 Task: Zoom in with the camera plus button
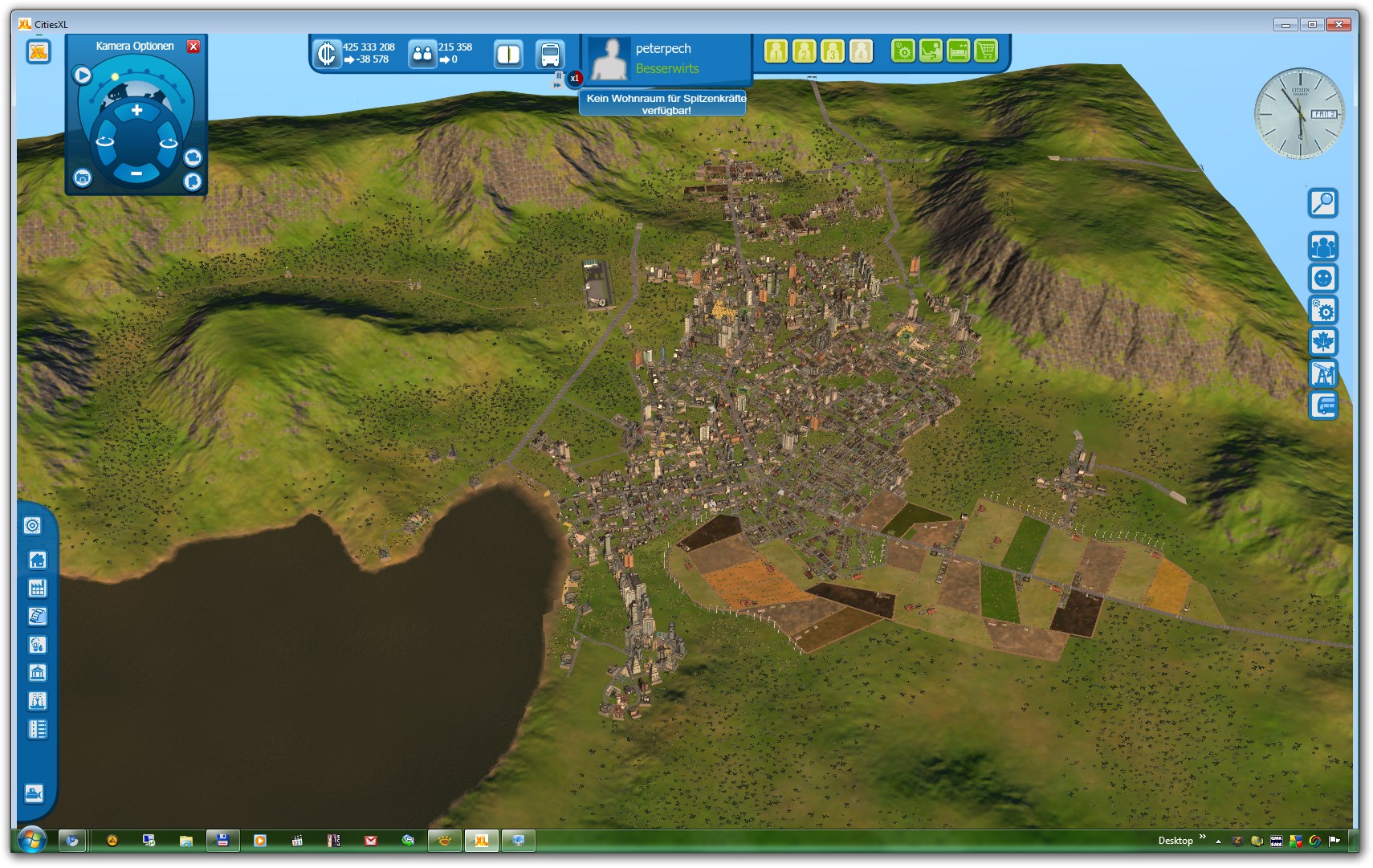[137, 111]
